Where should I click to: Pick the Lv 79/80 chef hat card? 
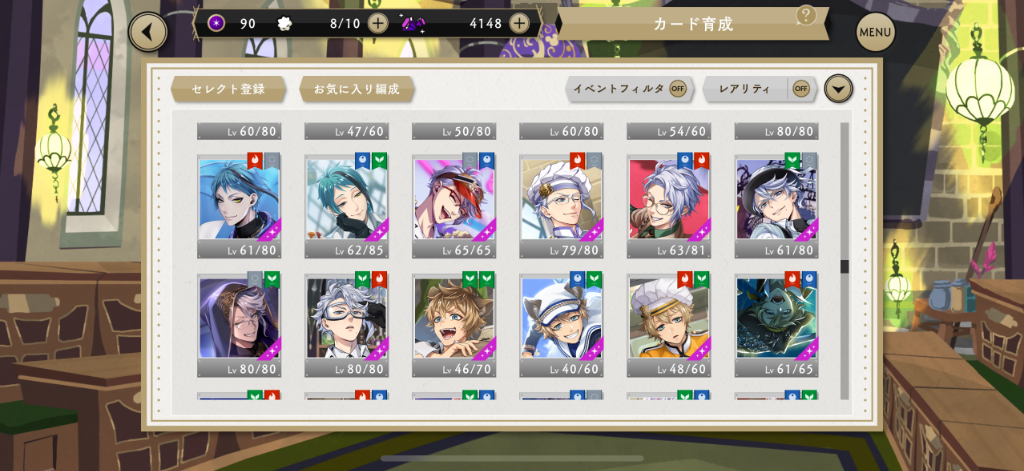pos(561,204)
